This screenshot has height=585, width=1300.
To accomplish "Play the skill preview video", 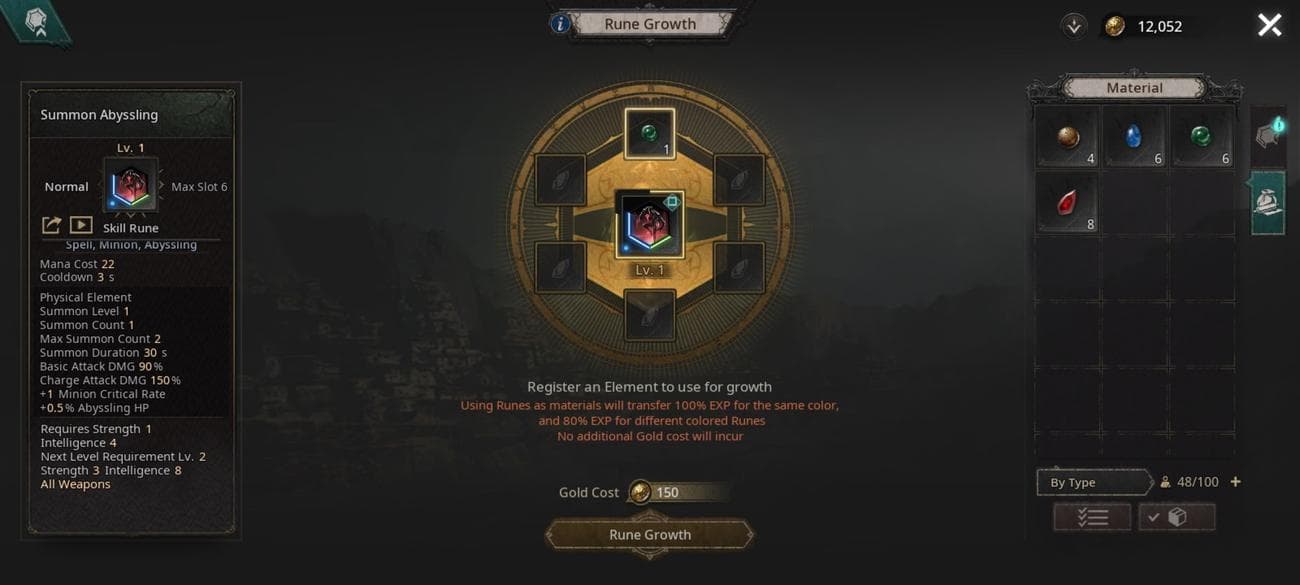I will tap(81, 226).
